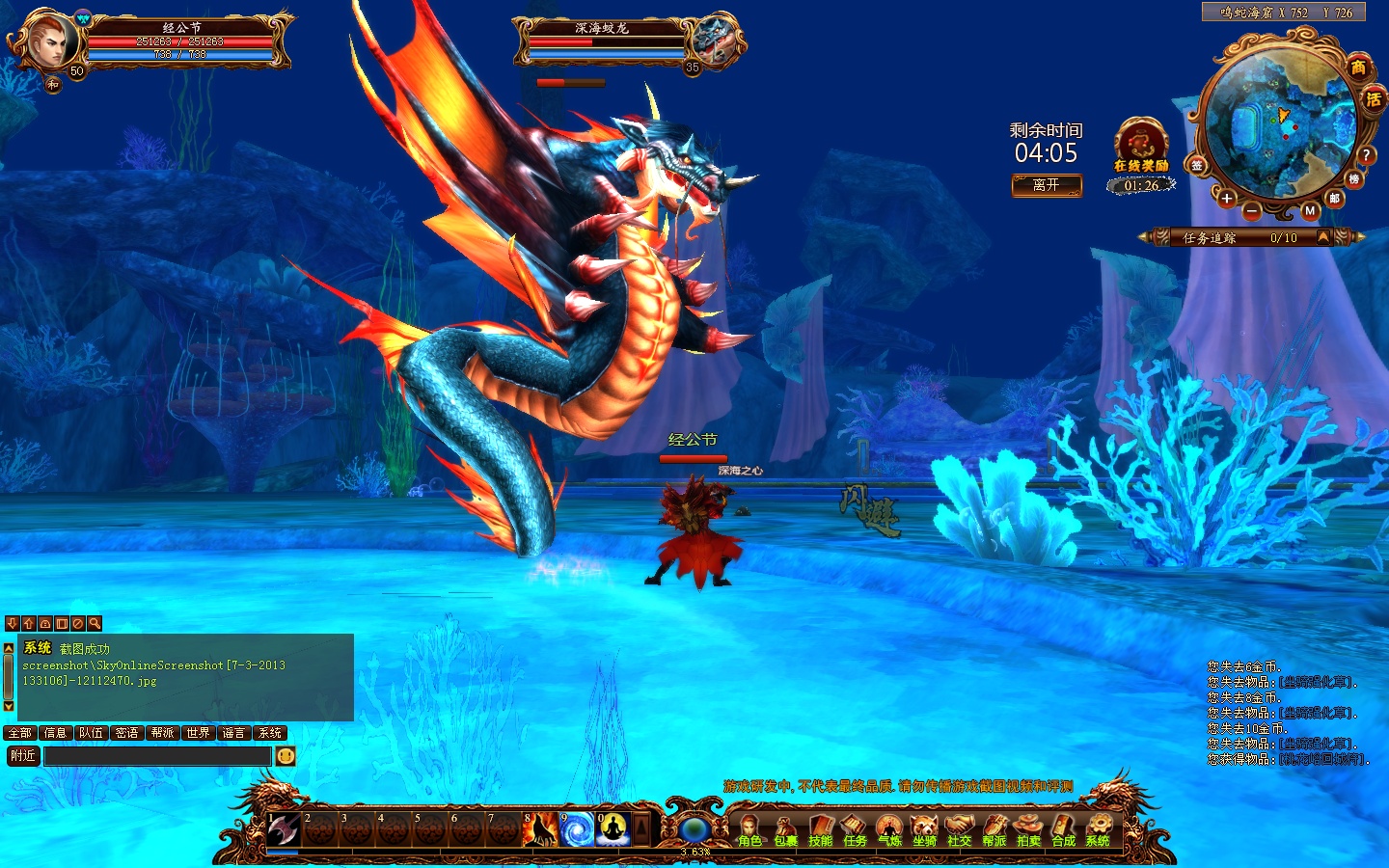Screen dimensions: 1389x868
Task: Click the 离开 (Leave) button
Action: pyautogui.click(x=1047, y=185)
